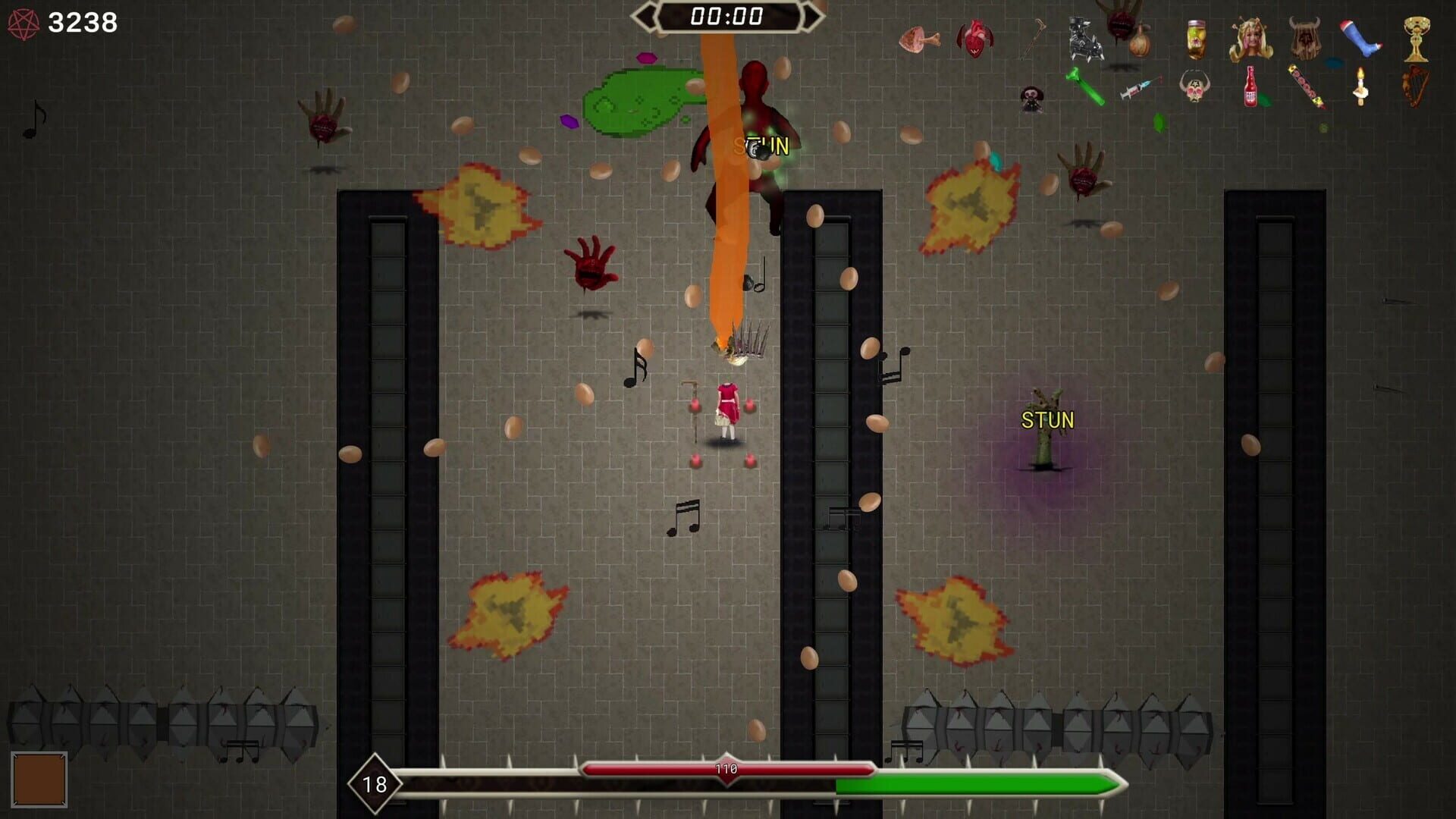Click the syringe item icon
Image resolution: width=1456 pixels, height=819 pixels.
1140,86
